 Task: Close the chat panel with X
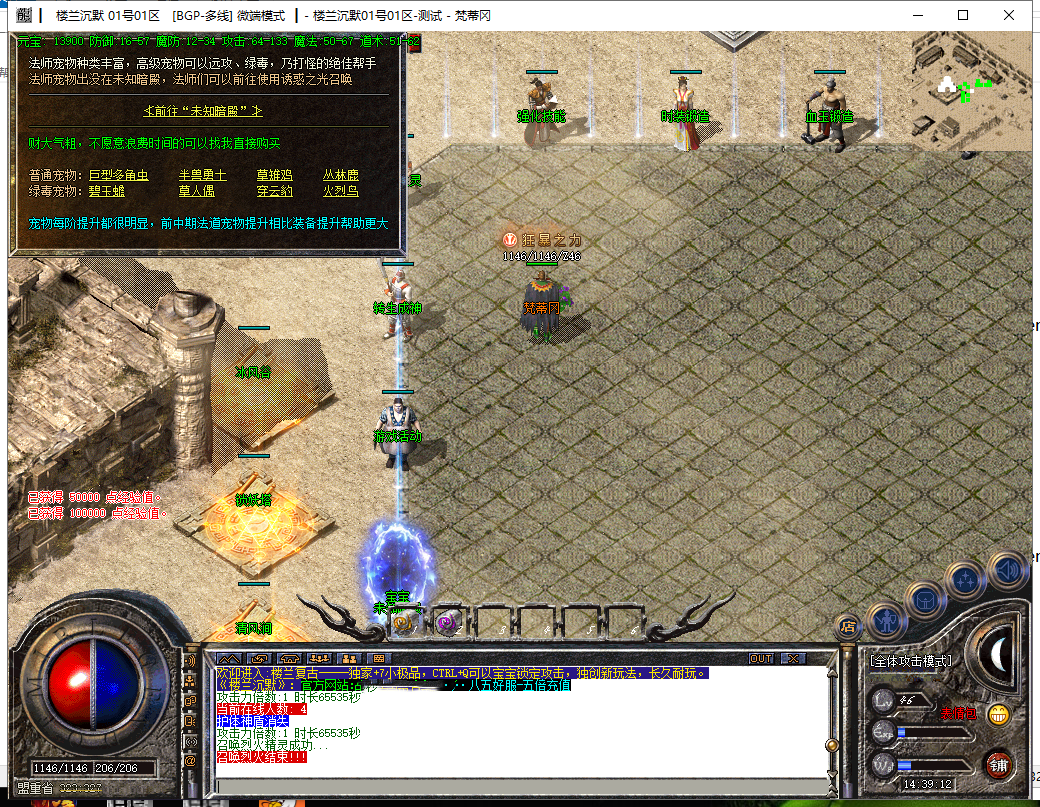(793, 659)
